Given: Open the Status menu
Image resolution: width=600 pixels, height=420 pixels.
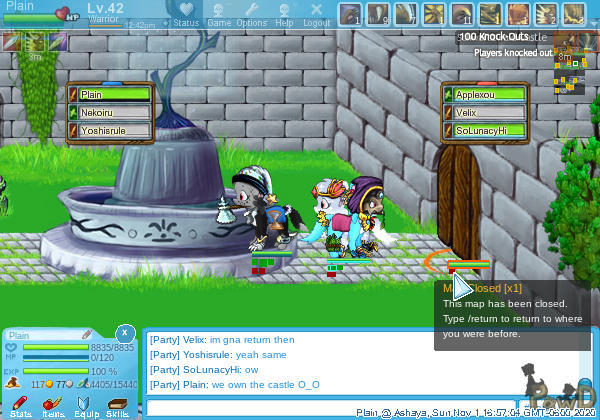Looking at the screenshot, I should pos(185,15).
